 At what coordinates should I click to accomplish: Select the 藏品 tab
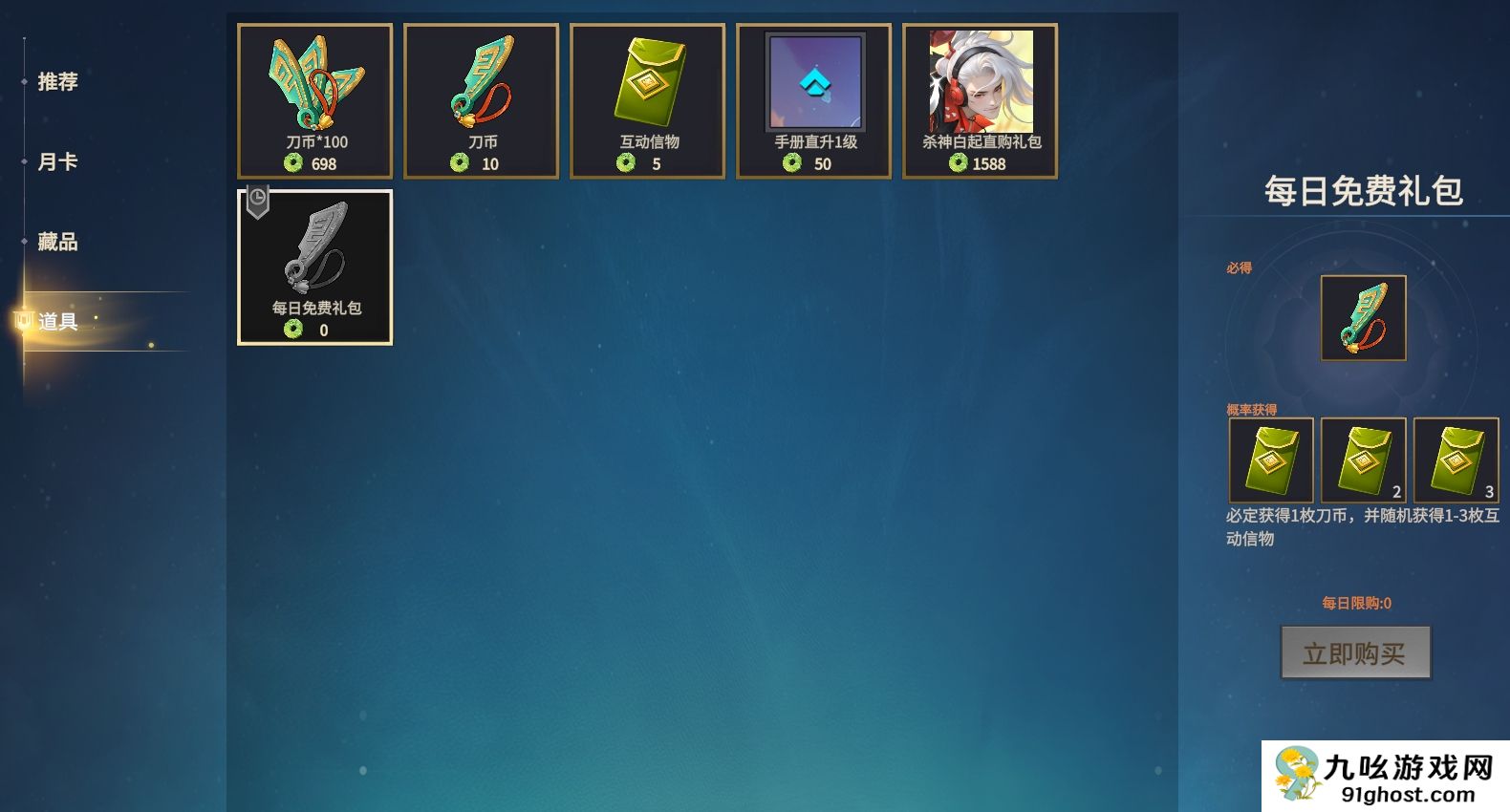[x=57, y=243]
